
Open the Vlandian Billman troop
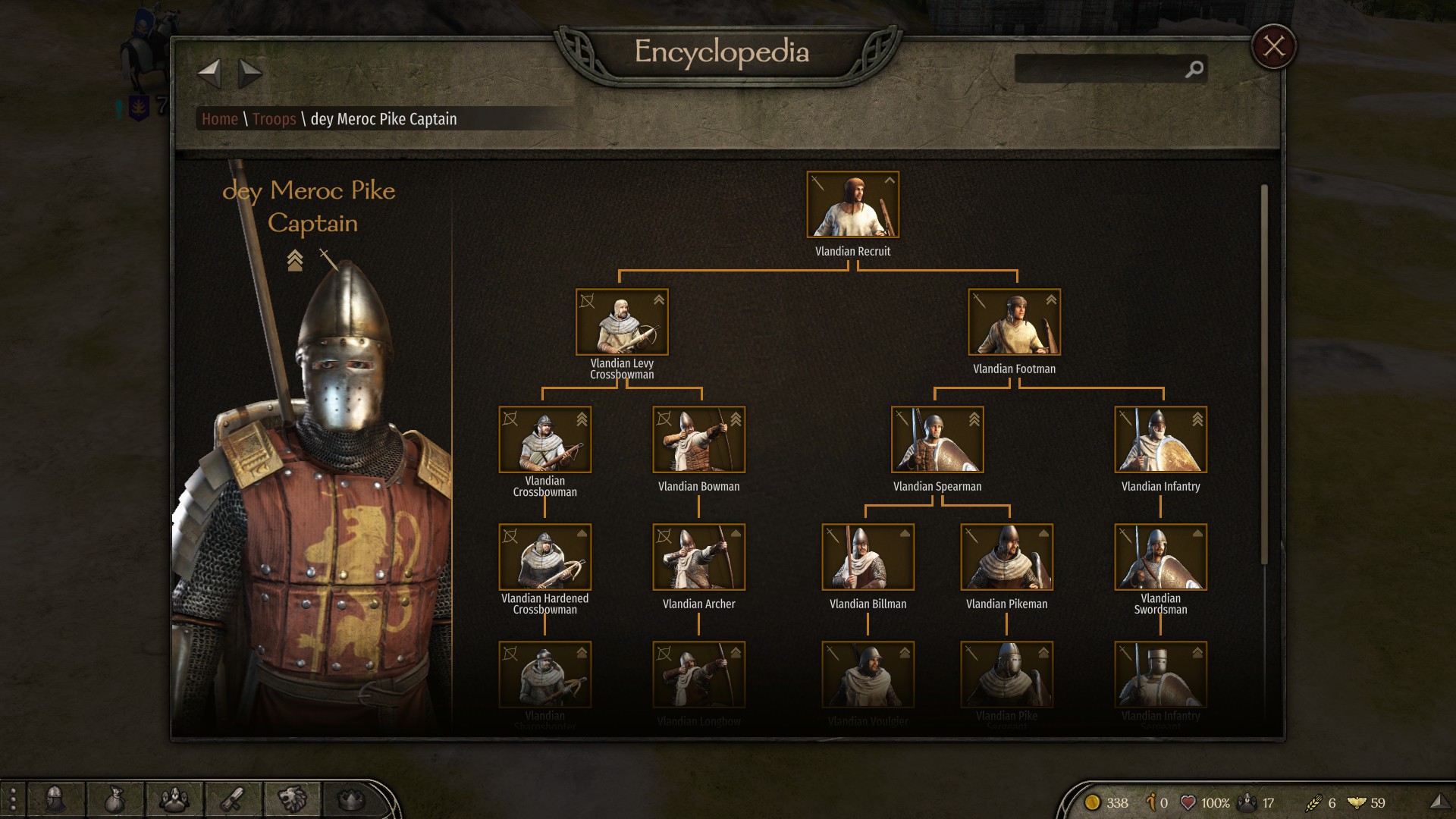click(868, 557)
